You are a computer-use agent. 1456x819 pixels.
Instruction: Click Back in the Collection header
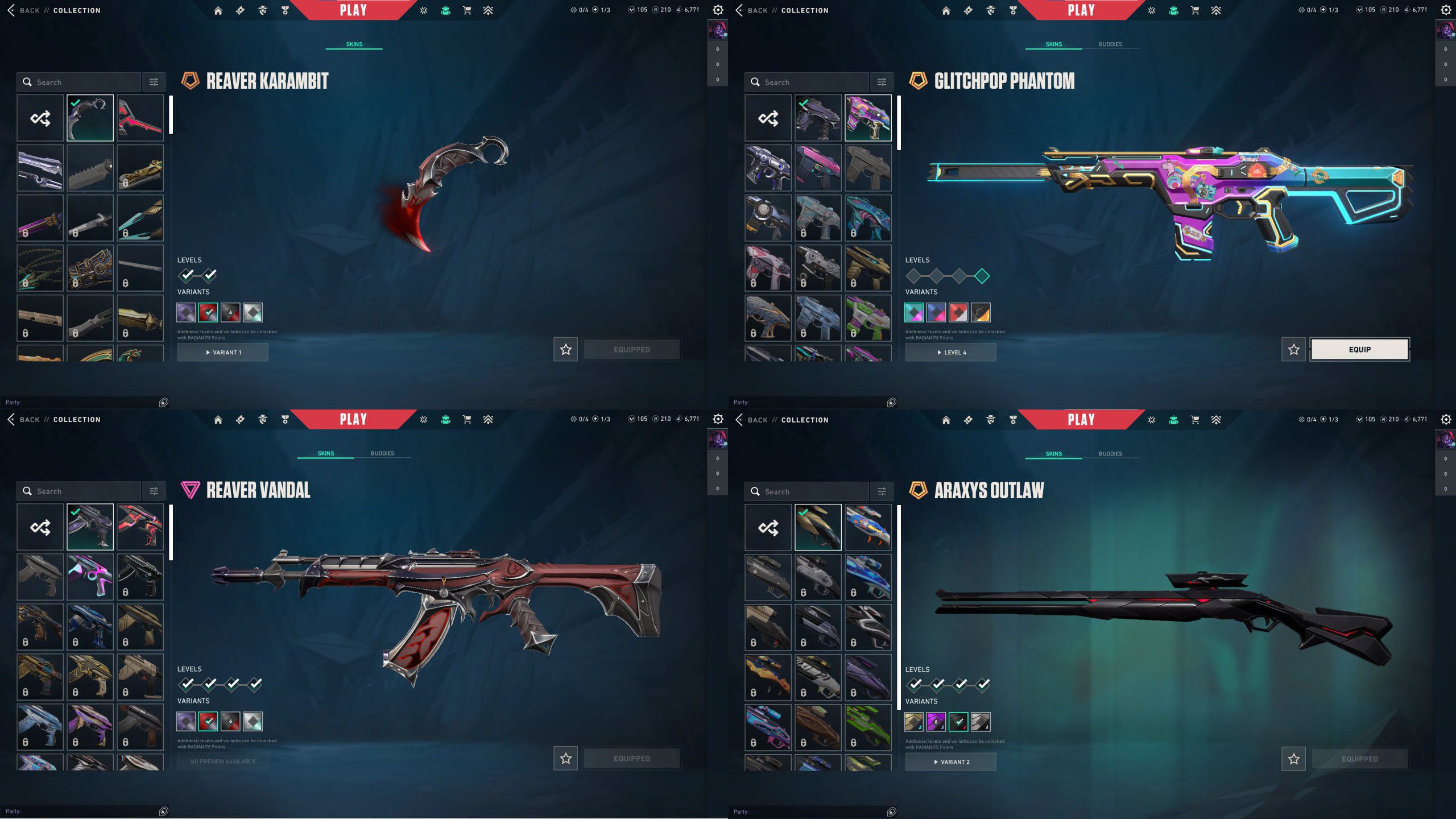point(23,10)
